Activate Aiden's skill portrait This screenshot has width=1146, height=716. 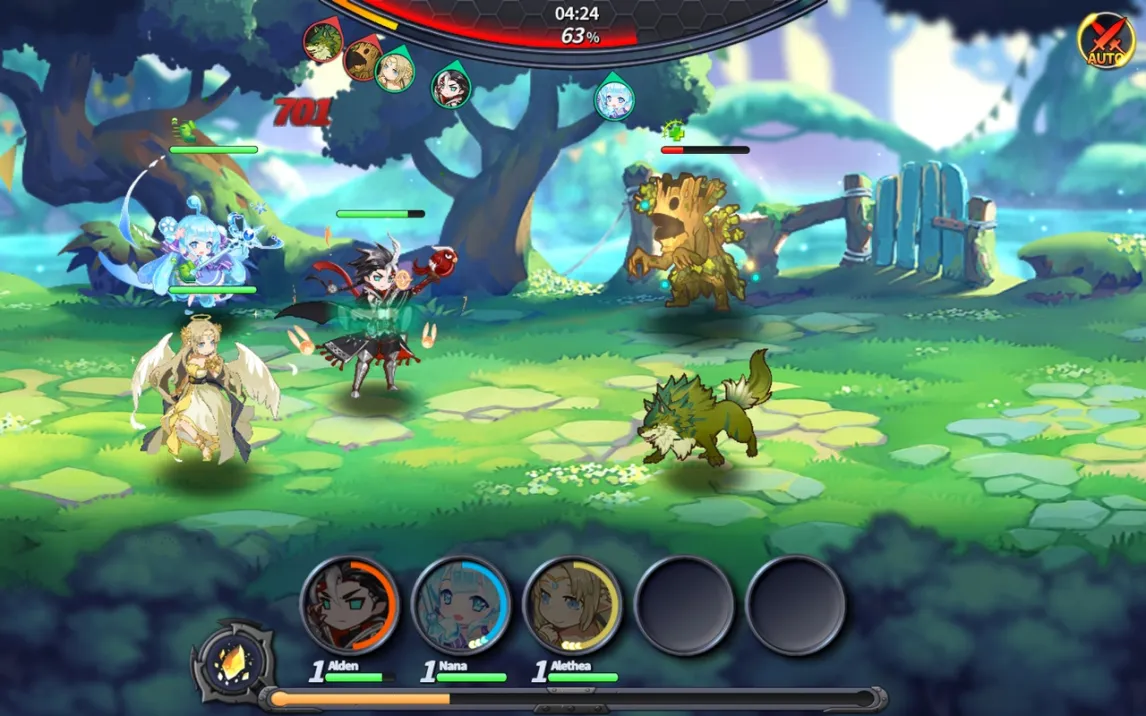349,604
